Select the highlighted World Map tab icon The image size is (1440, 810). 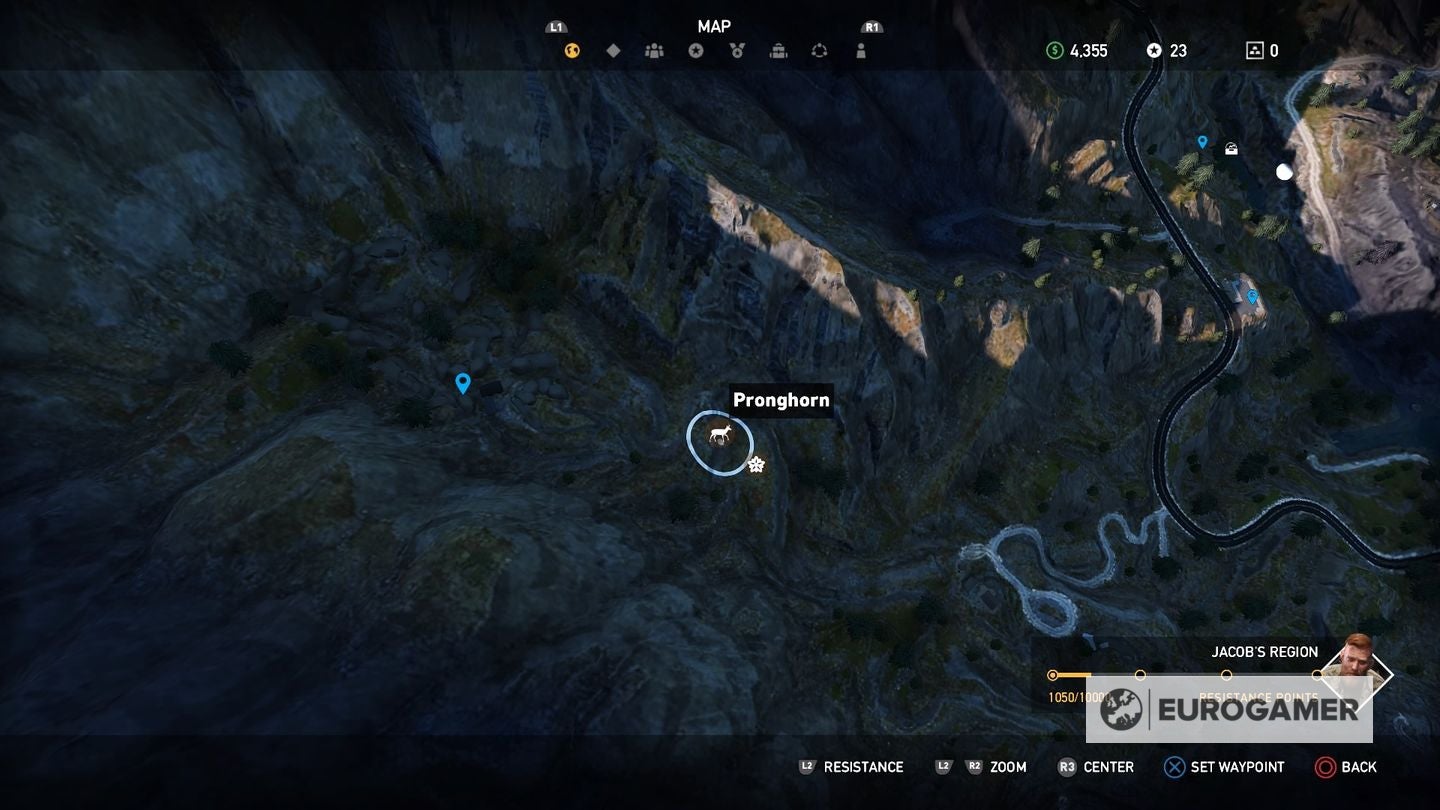(x=571, y=50)
